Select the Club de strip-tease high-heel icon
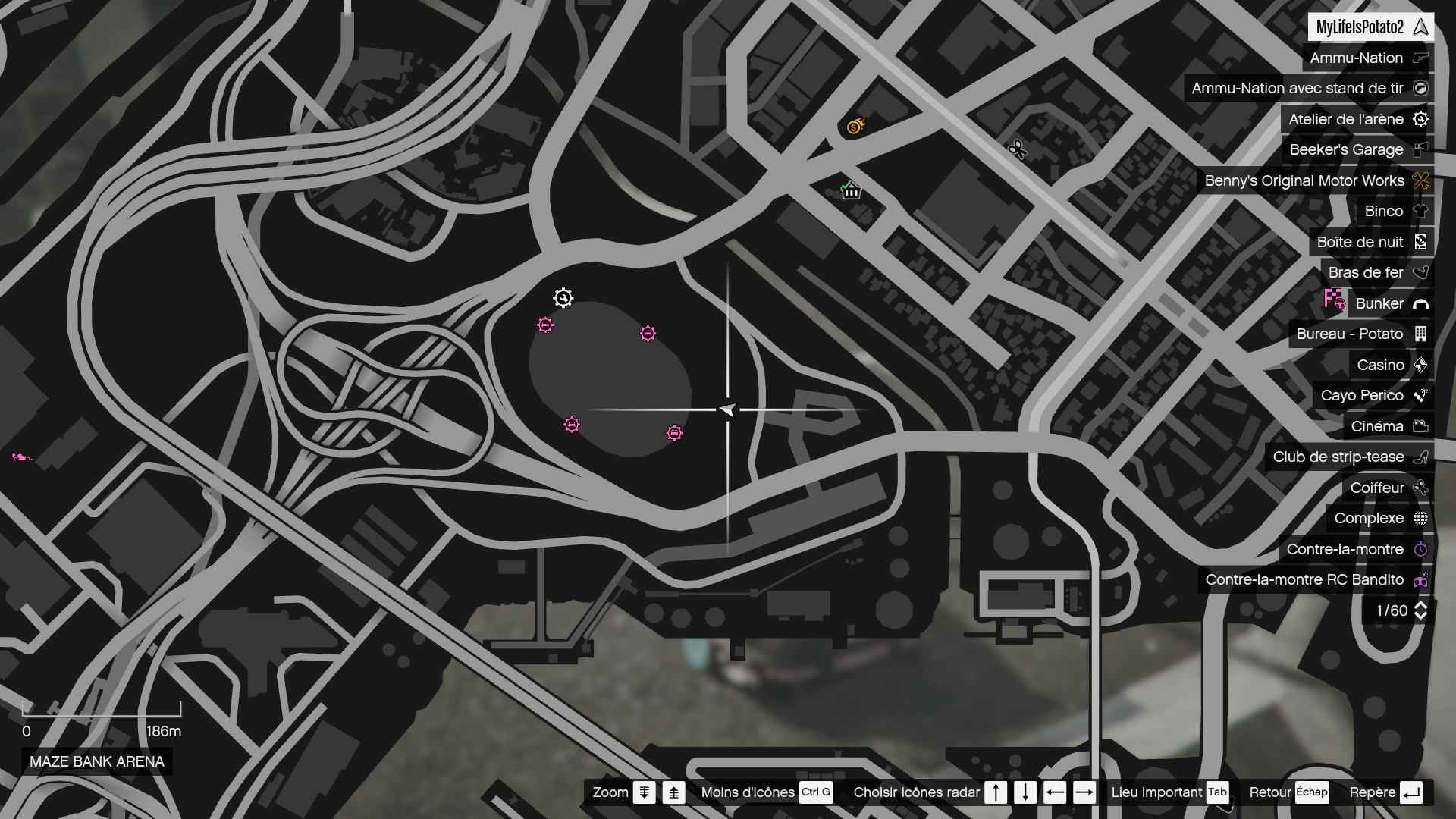Screen dimensions: 1456x819 tap(1420, 457)
